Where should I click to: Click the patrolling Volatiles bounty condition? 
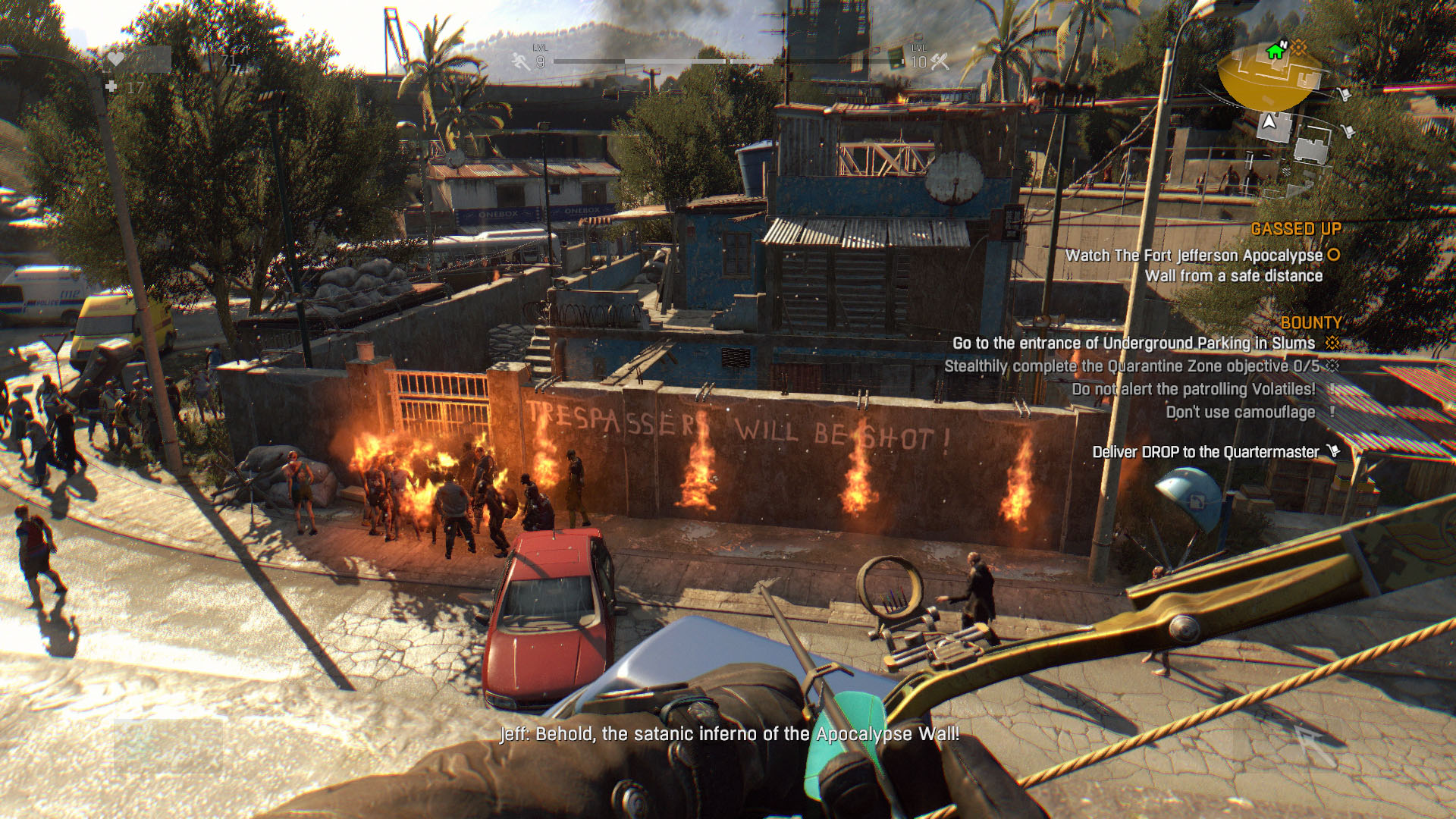point(1193,389)
